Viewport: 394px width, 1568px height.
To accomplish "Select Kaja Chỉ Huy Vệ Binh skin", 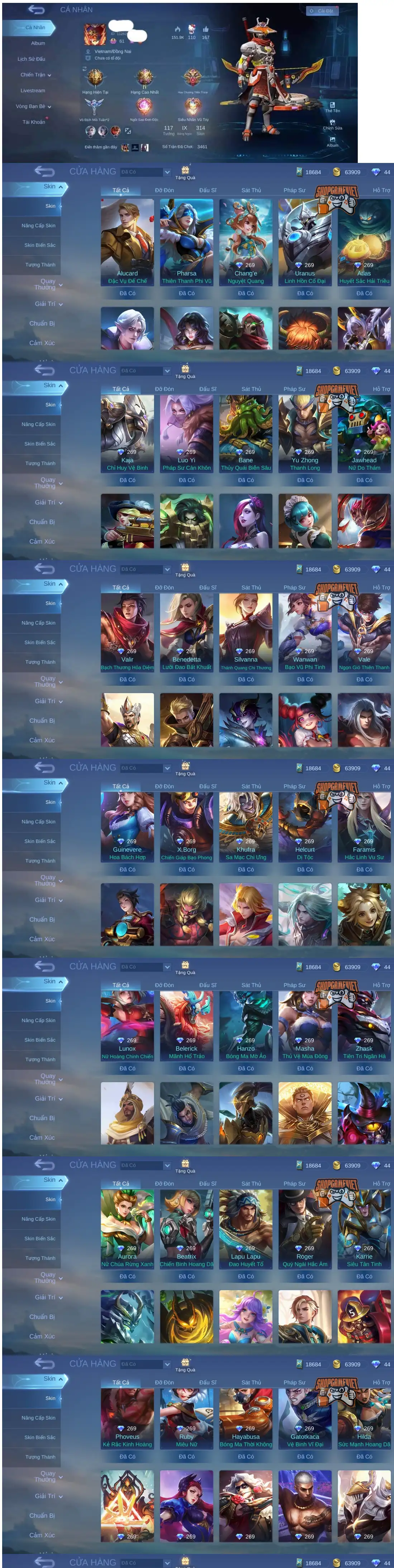I will click(x=127, y=434).
